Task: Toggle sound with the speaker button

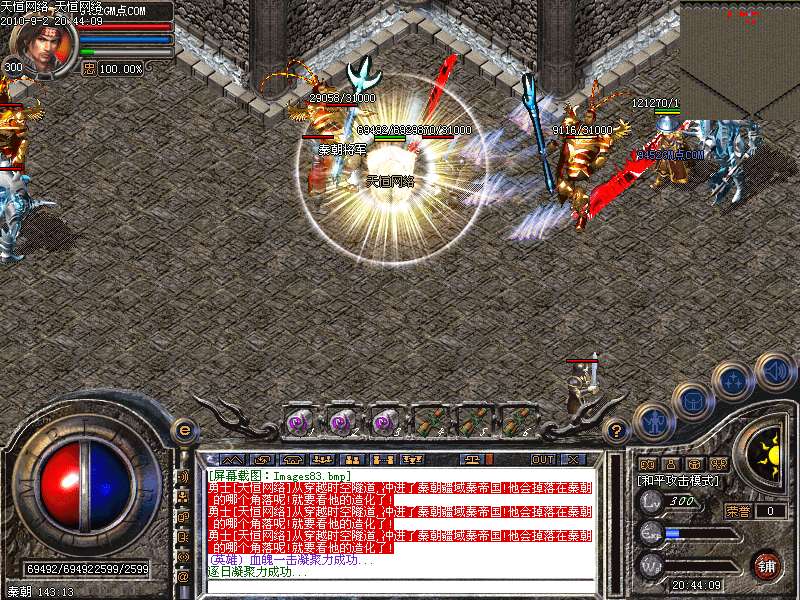Action: click(773, 370)
